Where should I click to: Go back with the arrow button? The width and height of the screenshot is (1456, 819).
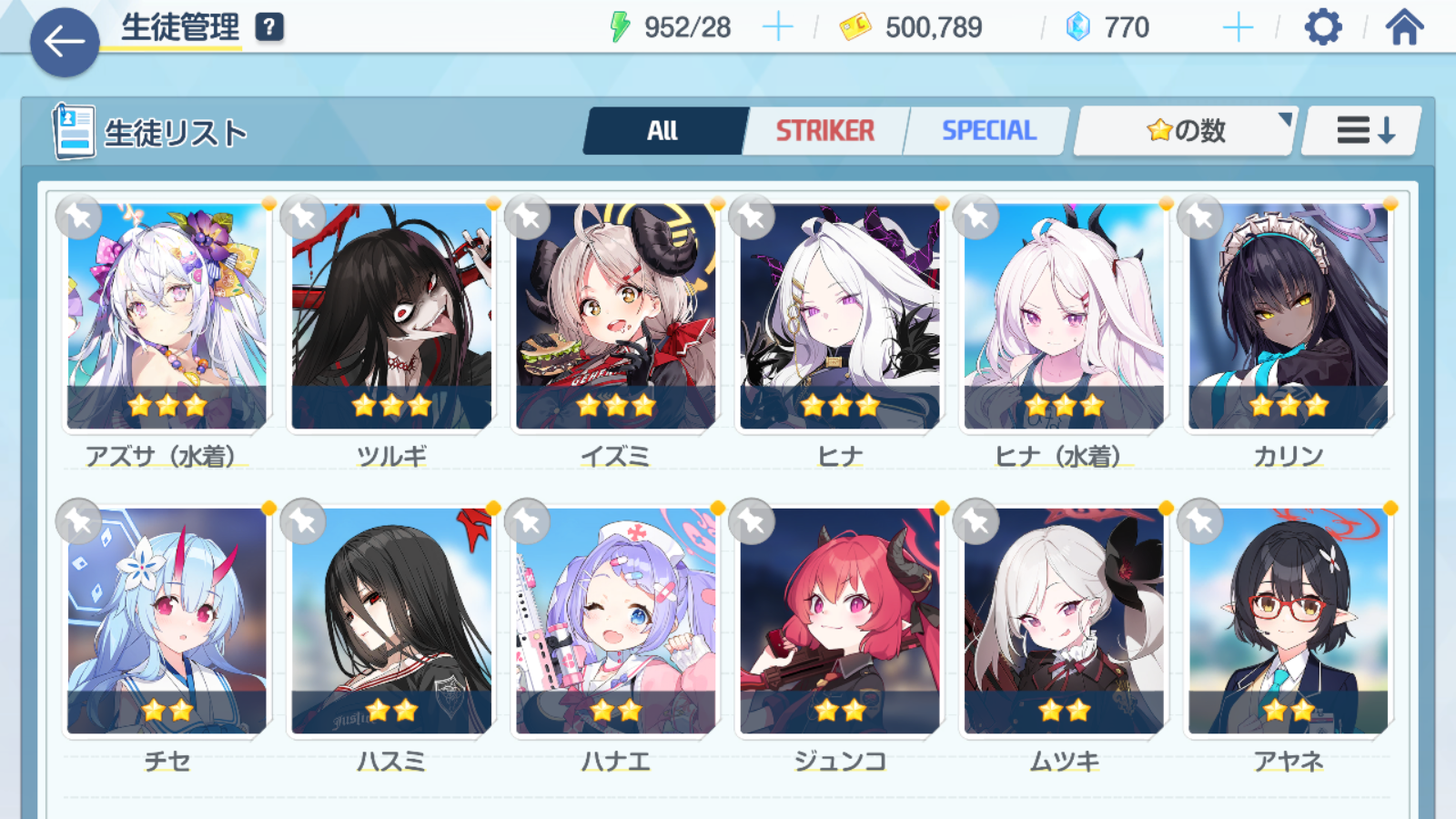(x=65, y=42)
